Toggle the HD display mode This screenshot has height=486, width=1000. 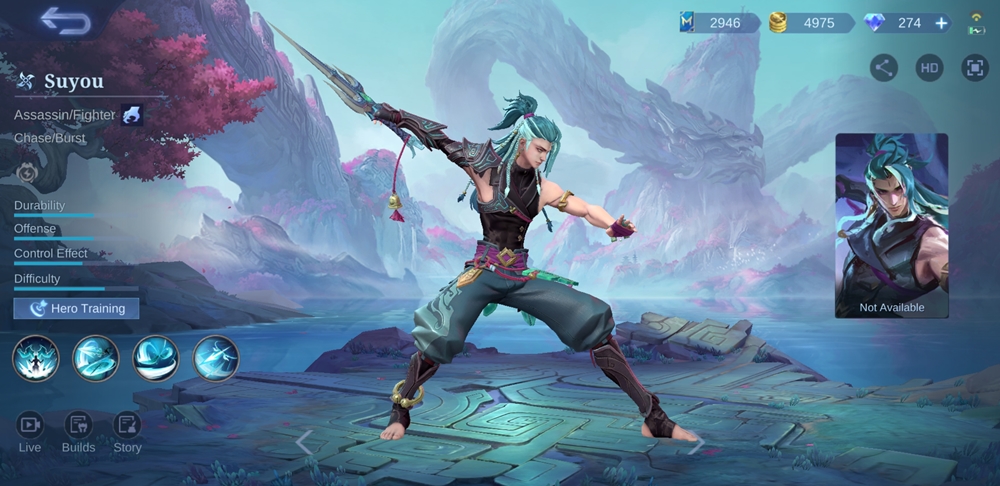tap(929, 68)
